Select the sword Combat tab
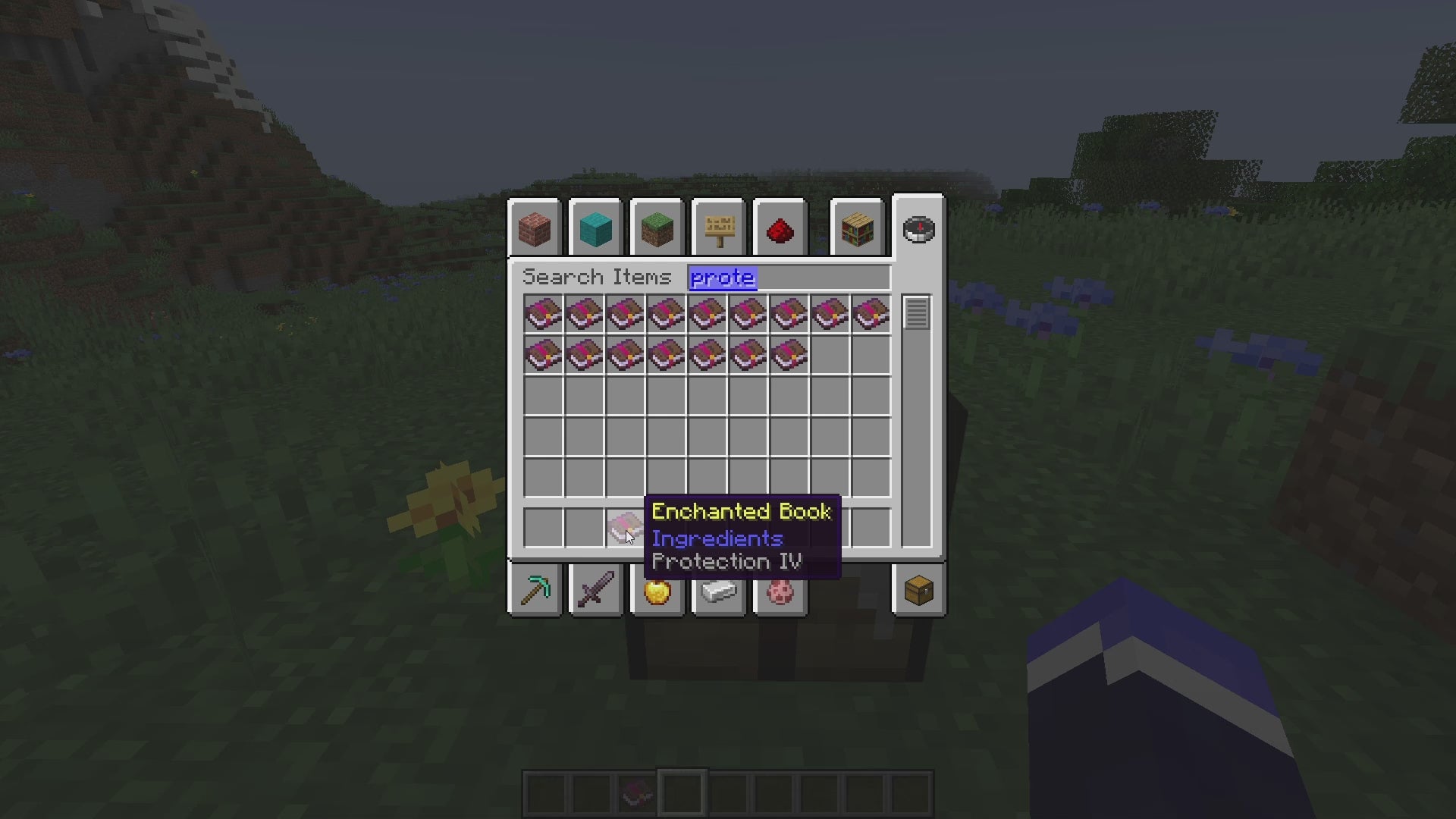This screenshot has width=1456, height=819. click(597, 591)
